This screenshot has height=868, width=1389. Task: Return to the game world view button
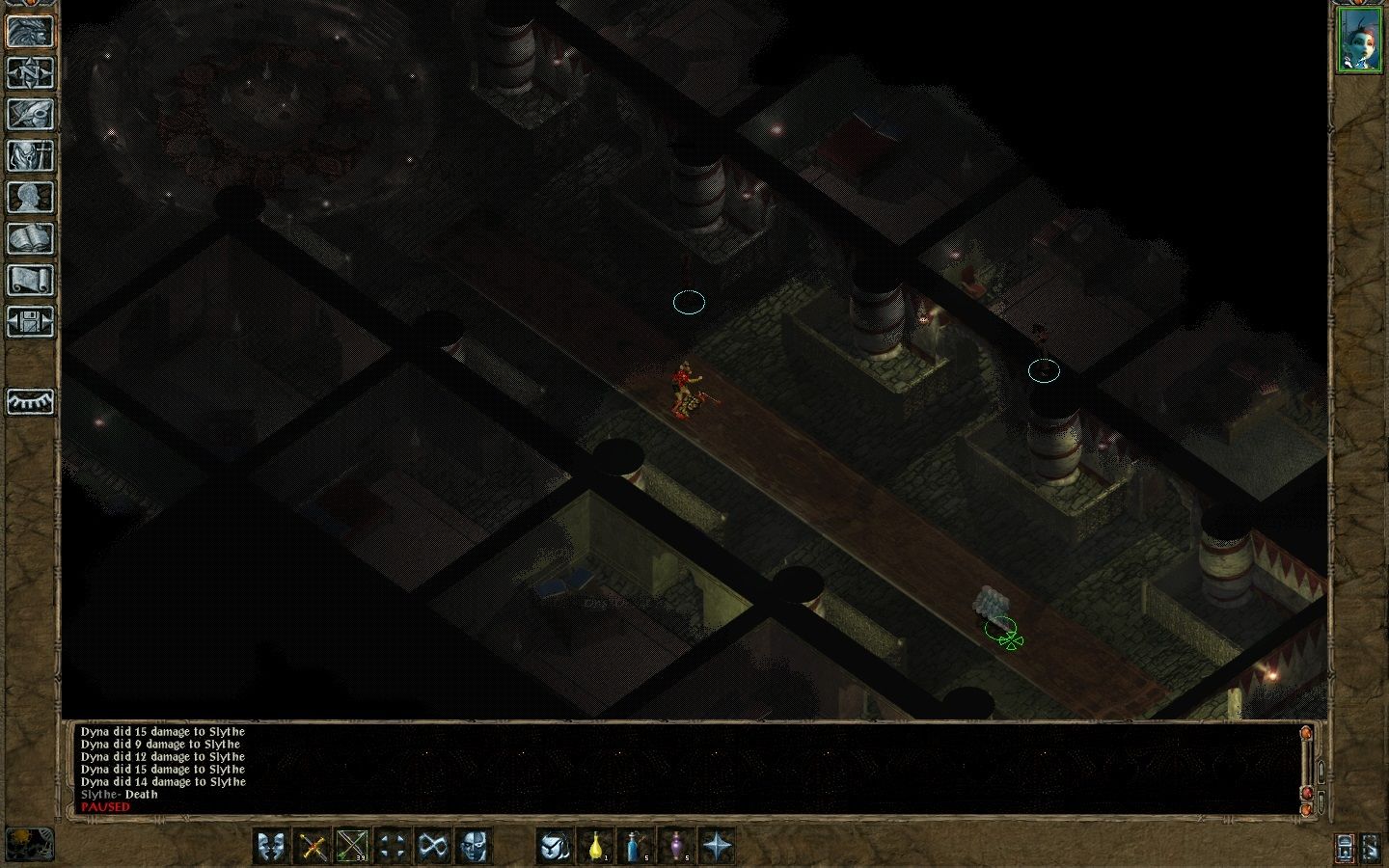pos(30,31)
